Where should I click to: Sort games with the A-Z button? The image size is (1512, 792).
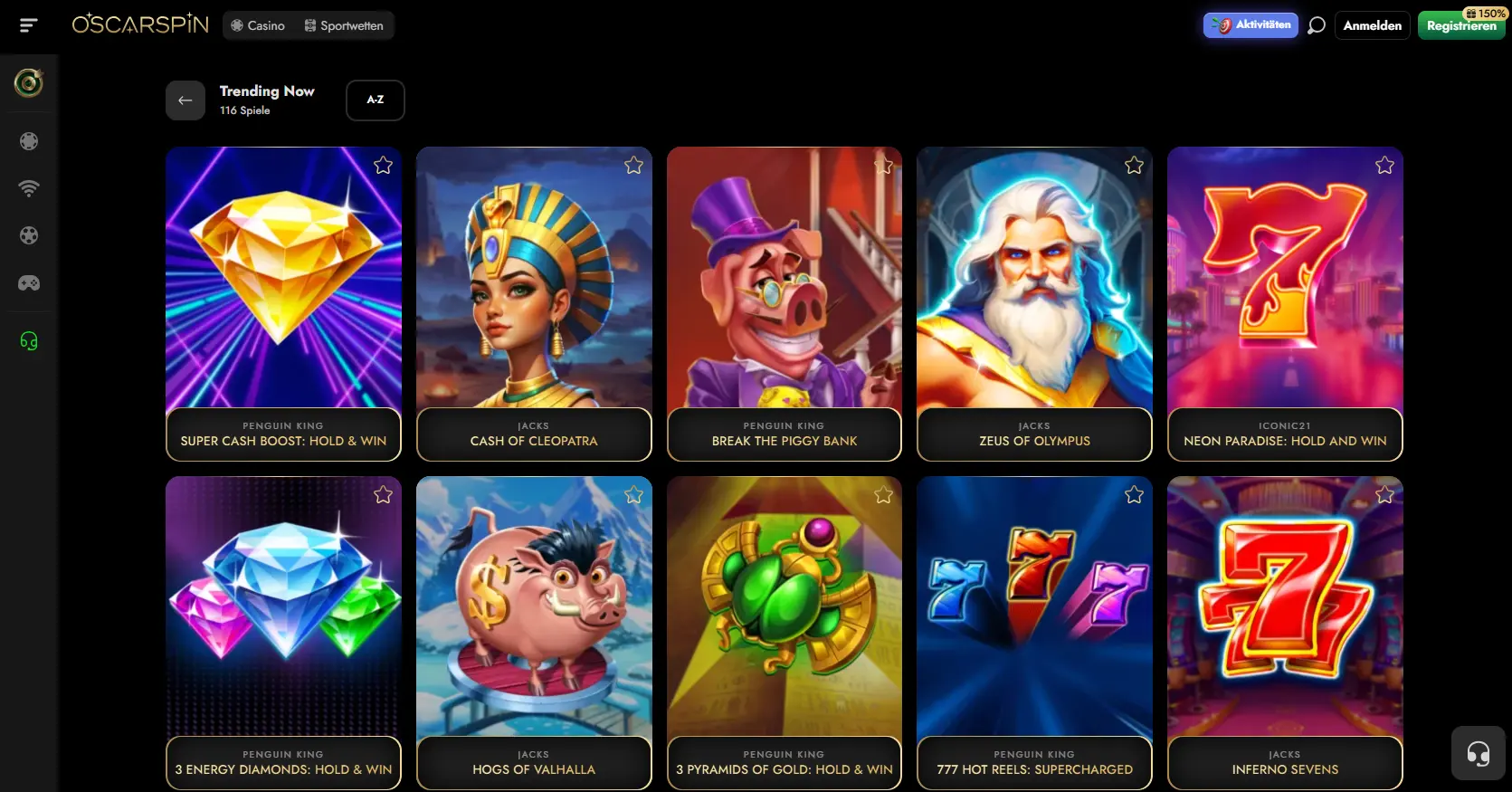point(376,100)
